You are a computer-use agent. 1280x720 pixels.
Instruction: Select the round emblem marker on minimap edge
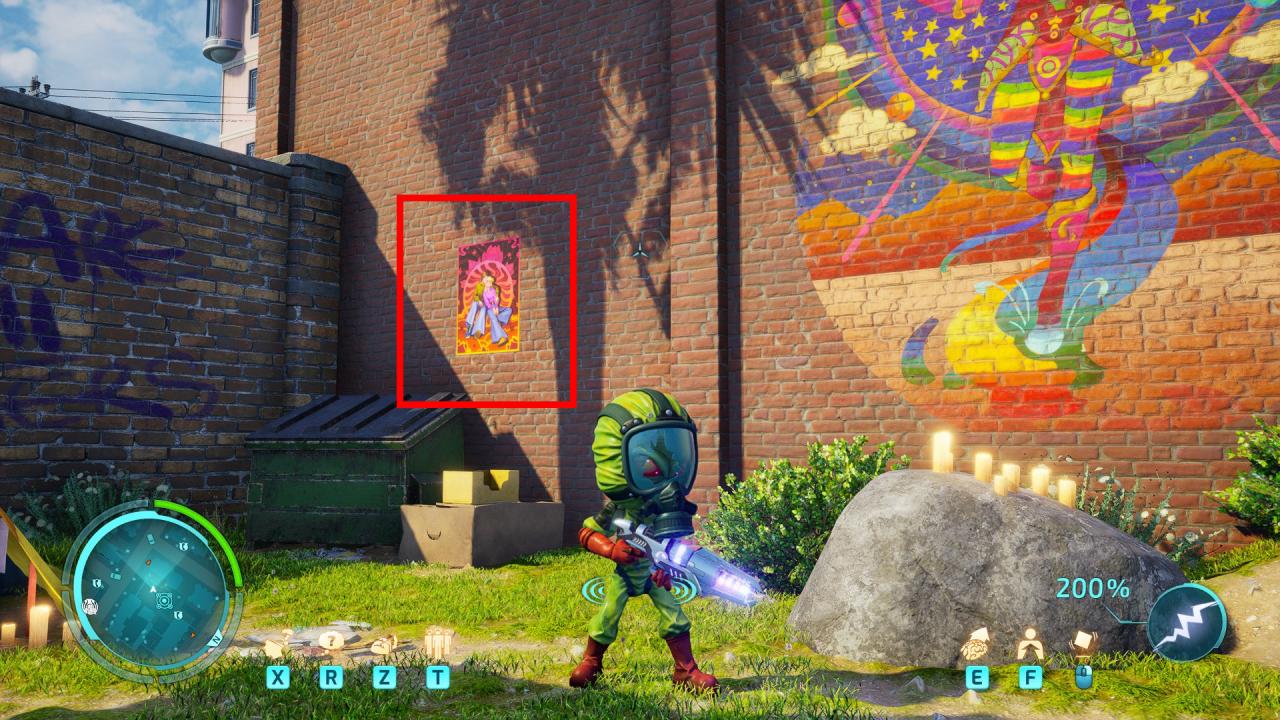point(90,606)
